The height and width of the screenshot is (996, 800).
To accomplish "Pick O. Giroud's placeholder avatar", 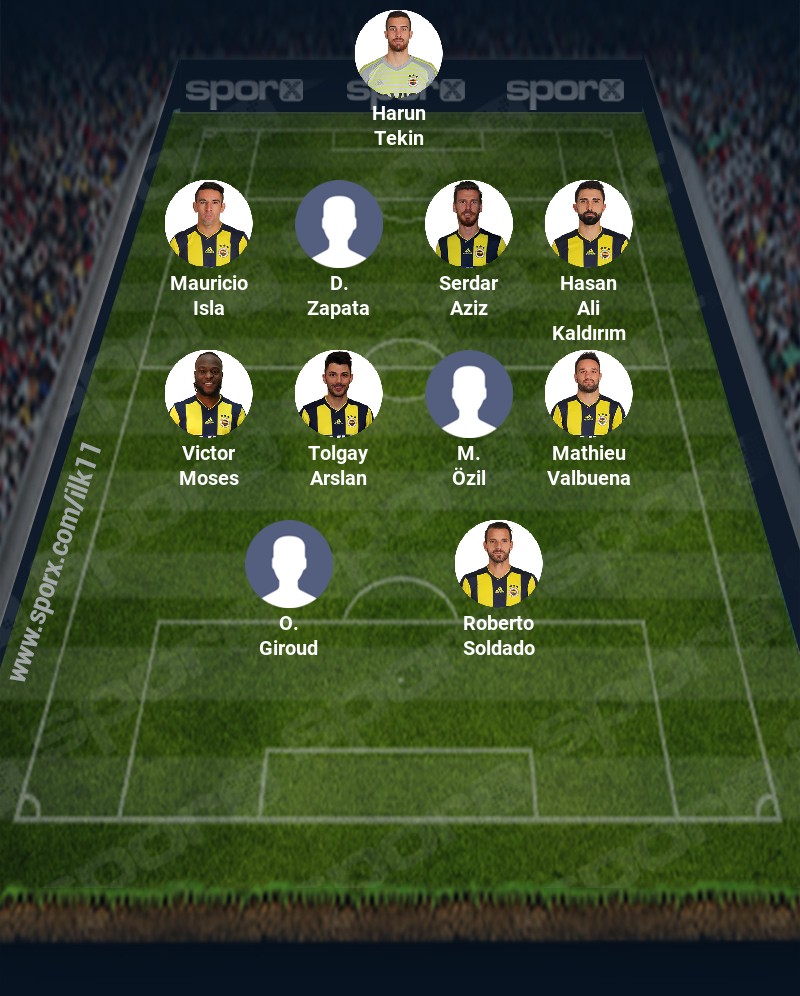I will [289, 564].
